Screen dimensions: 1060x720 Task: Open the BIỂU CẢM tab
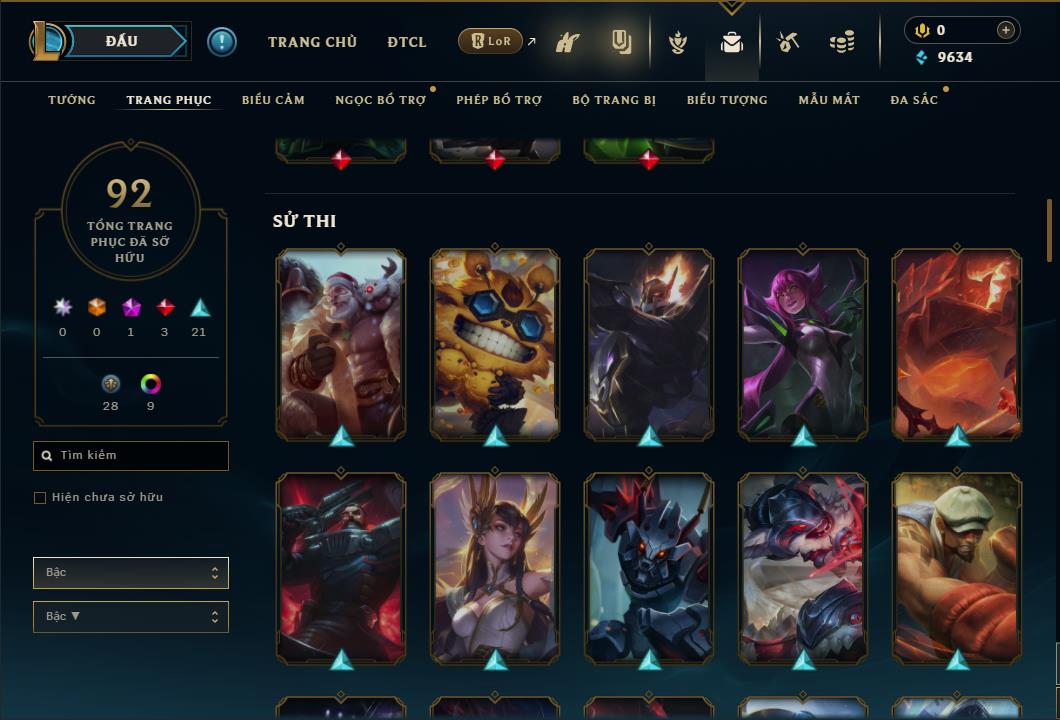pos(273,100)
